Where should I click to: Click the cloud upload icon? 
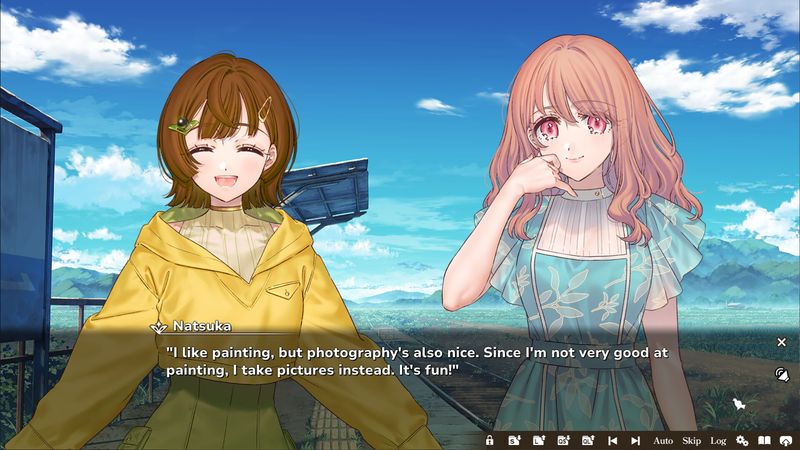tap(787, 440)
